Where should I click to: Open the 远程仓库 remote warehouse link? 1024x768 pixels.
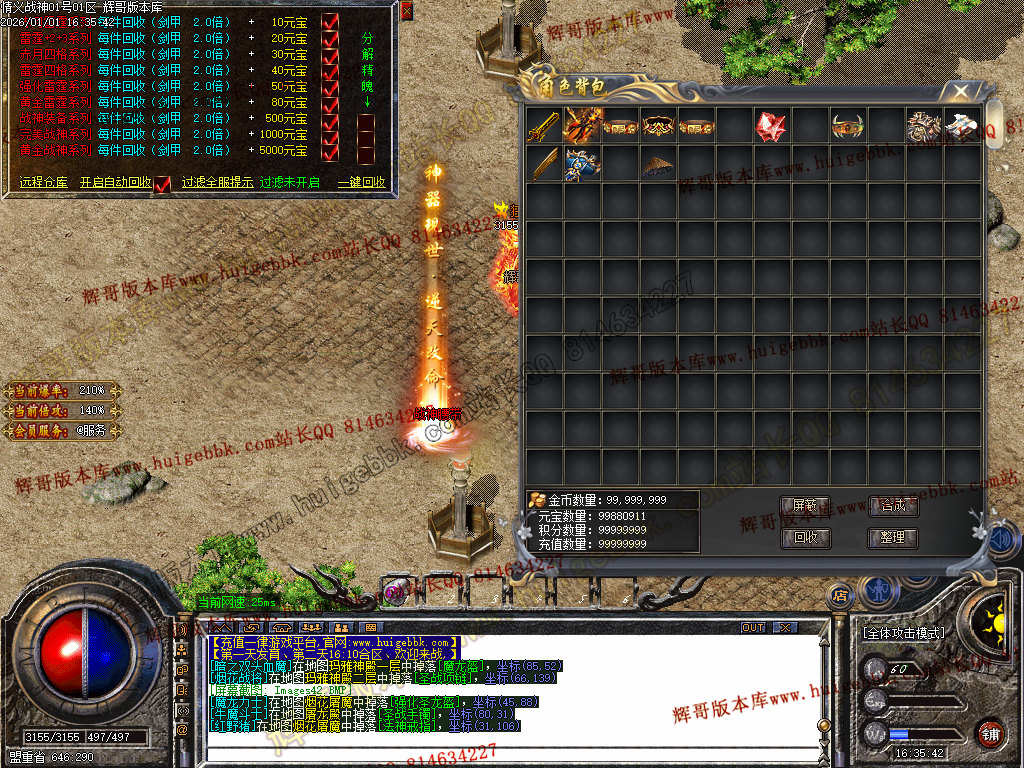[44, 183]
